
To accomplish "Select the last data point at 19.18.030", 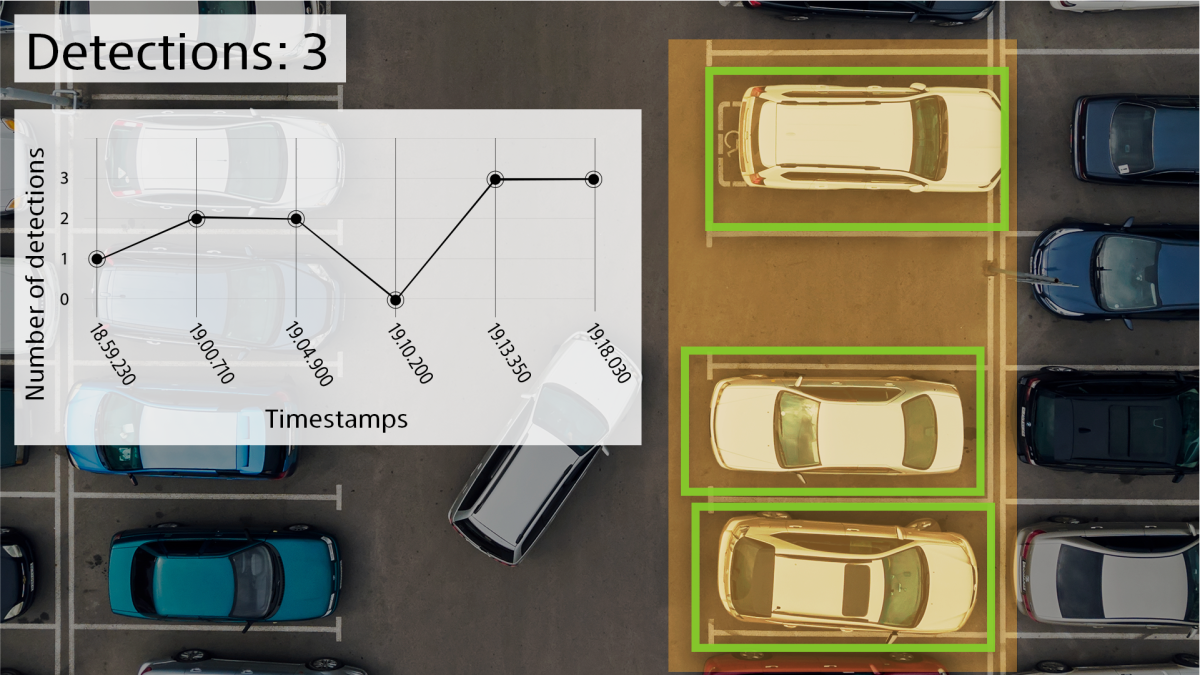I will (x=594, y=179).
